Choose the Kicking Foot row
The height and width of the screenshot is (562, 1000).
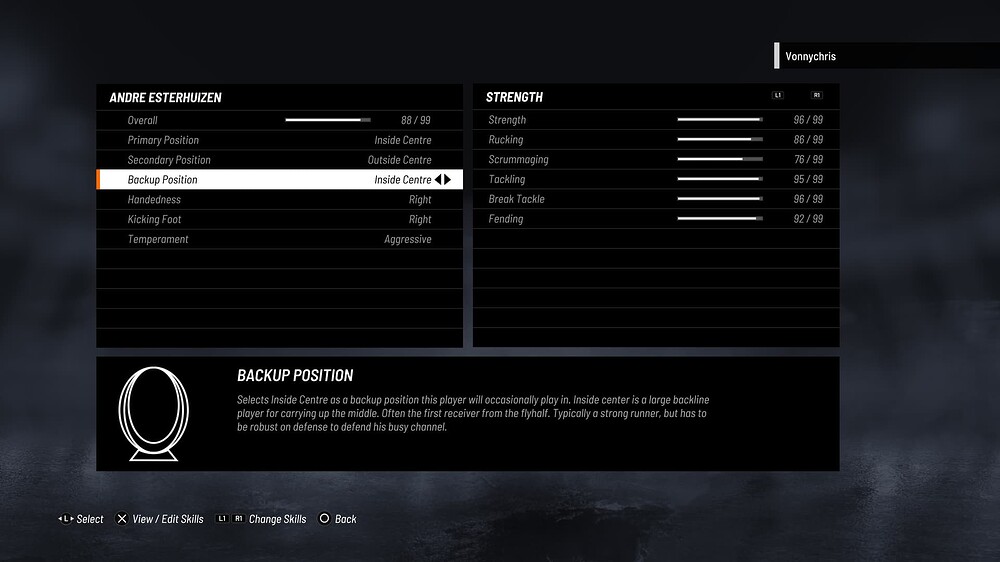pos(279,220)
